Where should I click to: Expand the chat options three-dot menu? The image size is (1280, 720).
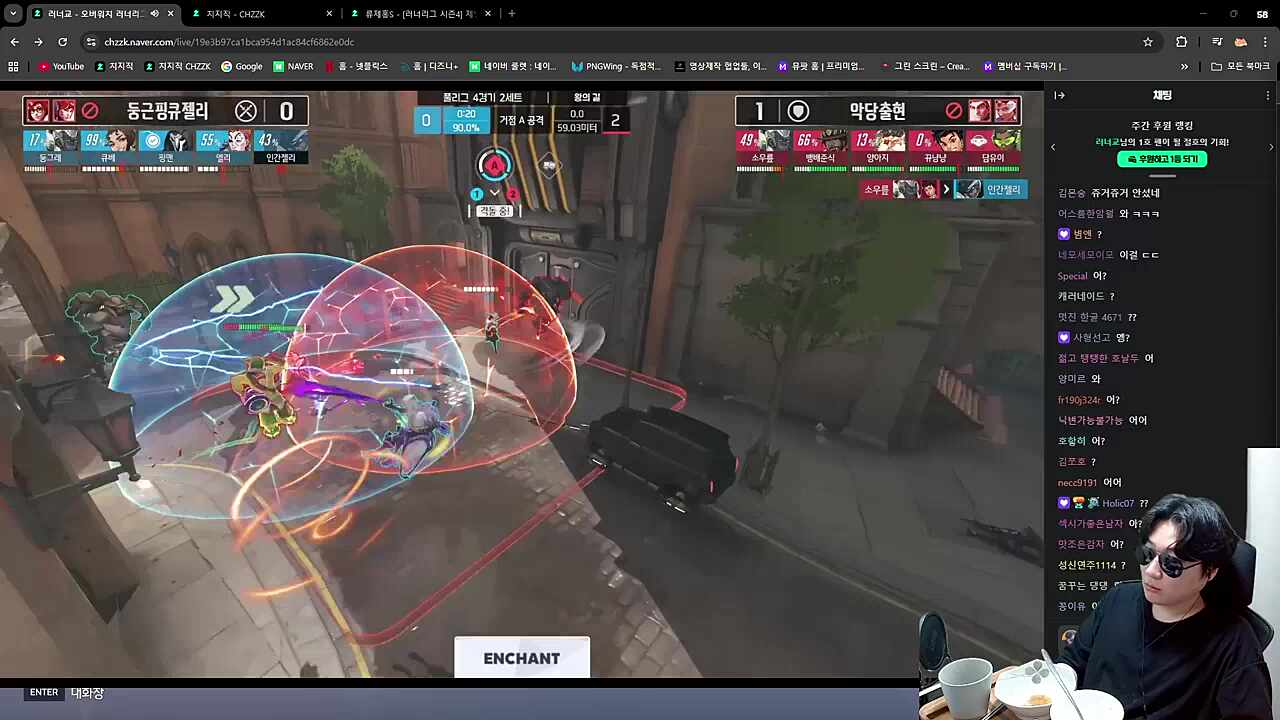1267,95
